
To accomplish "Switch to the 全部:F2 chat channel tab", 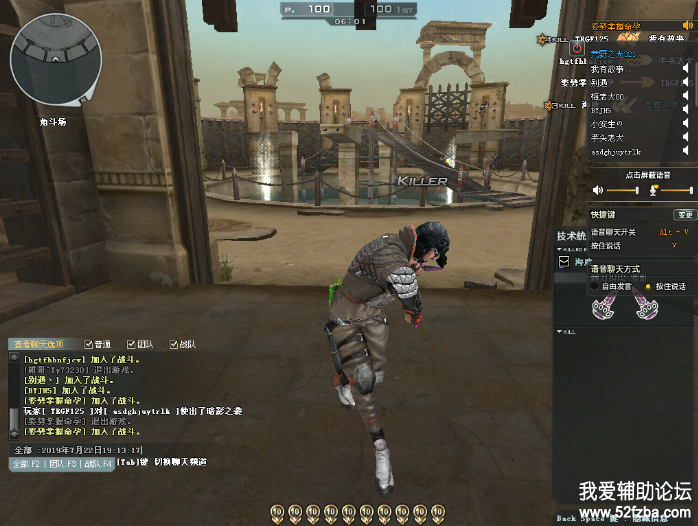I will [x=27, y=464].
